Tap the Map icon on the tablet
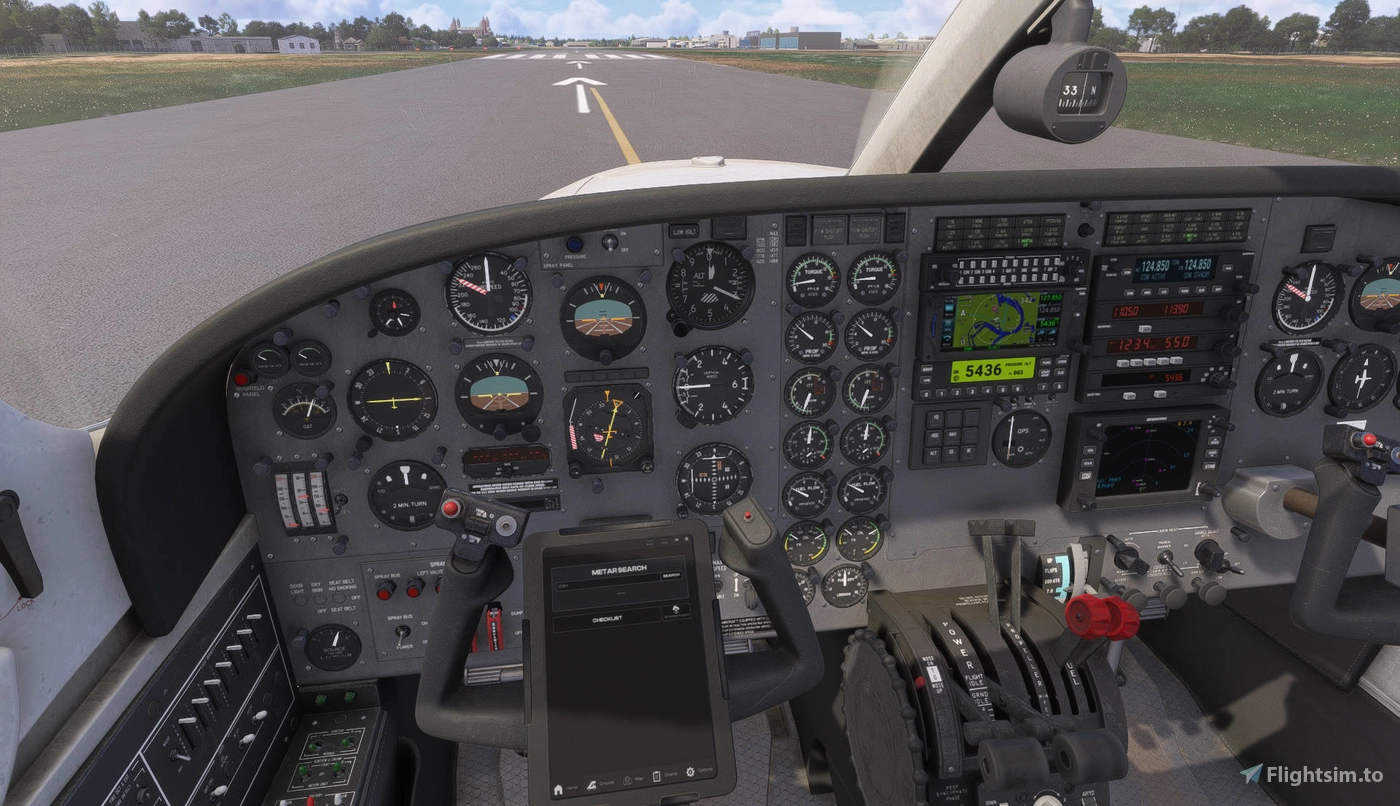 click(628, 780)
